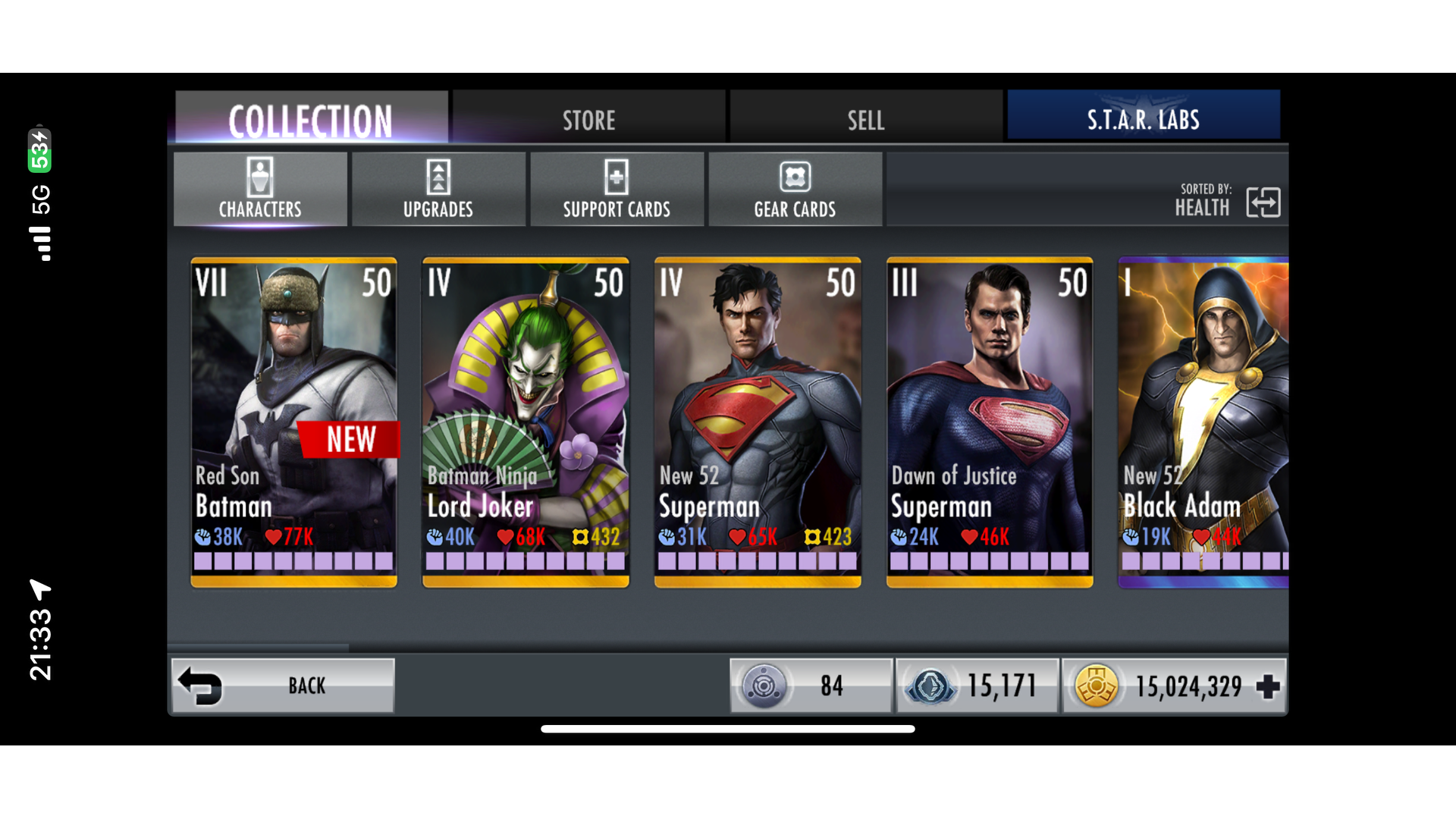Switch to the Collection tab

(x=311, y=119)
